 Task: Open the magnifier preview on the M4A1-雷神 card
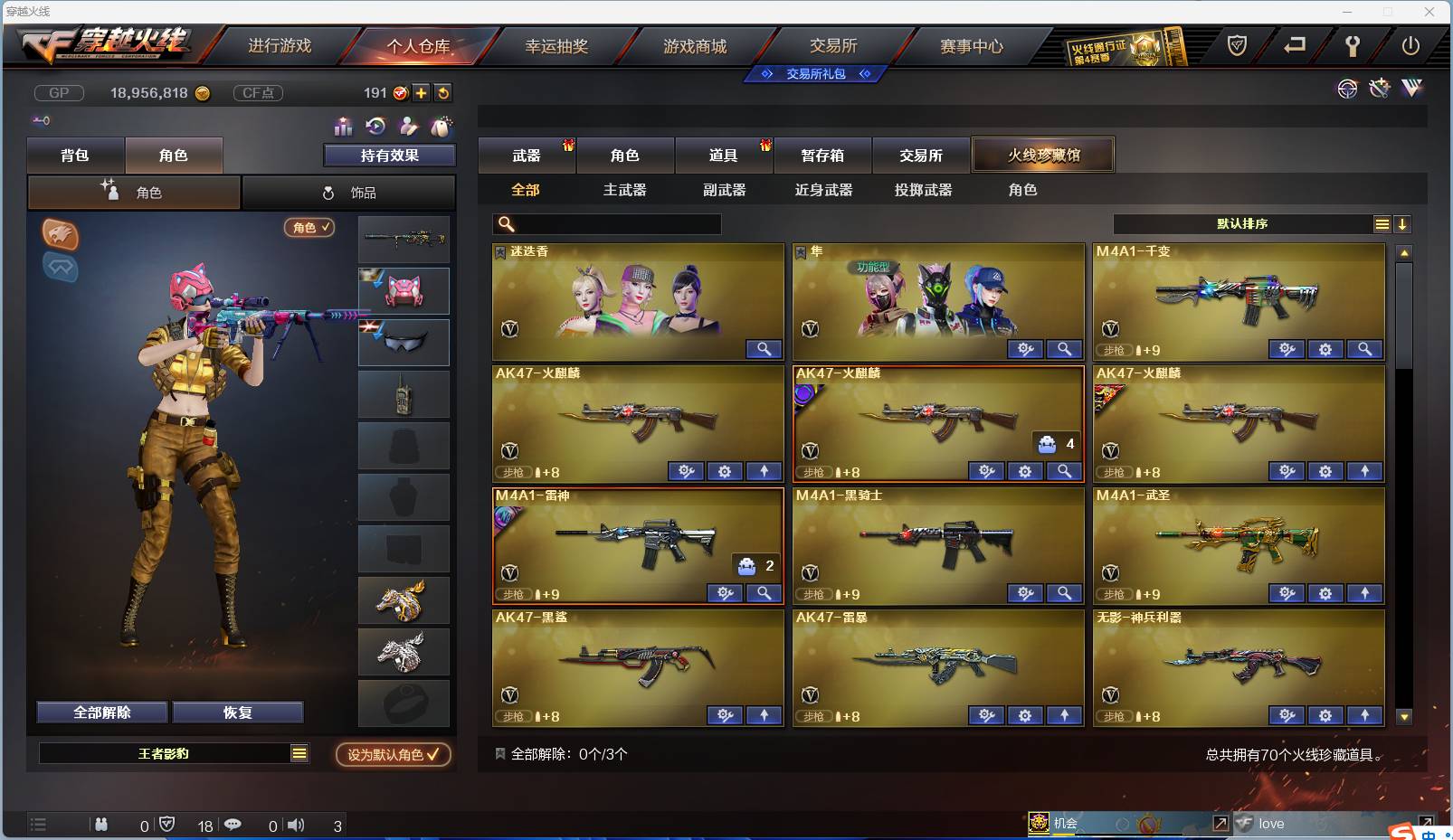point(764,593)
